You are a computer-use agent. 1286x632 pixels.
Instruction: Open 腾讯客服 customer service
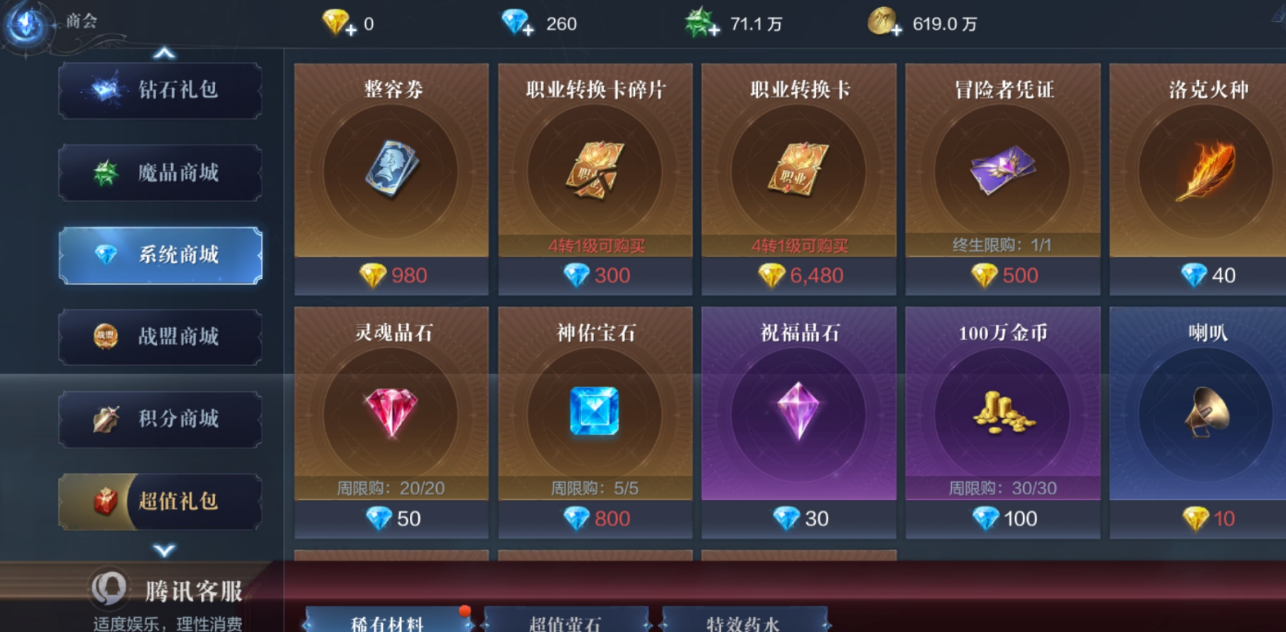coord(170,592)
